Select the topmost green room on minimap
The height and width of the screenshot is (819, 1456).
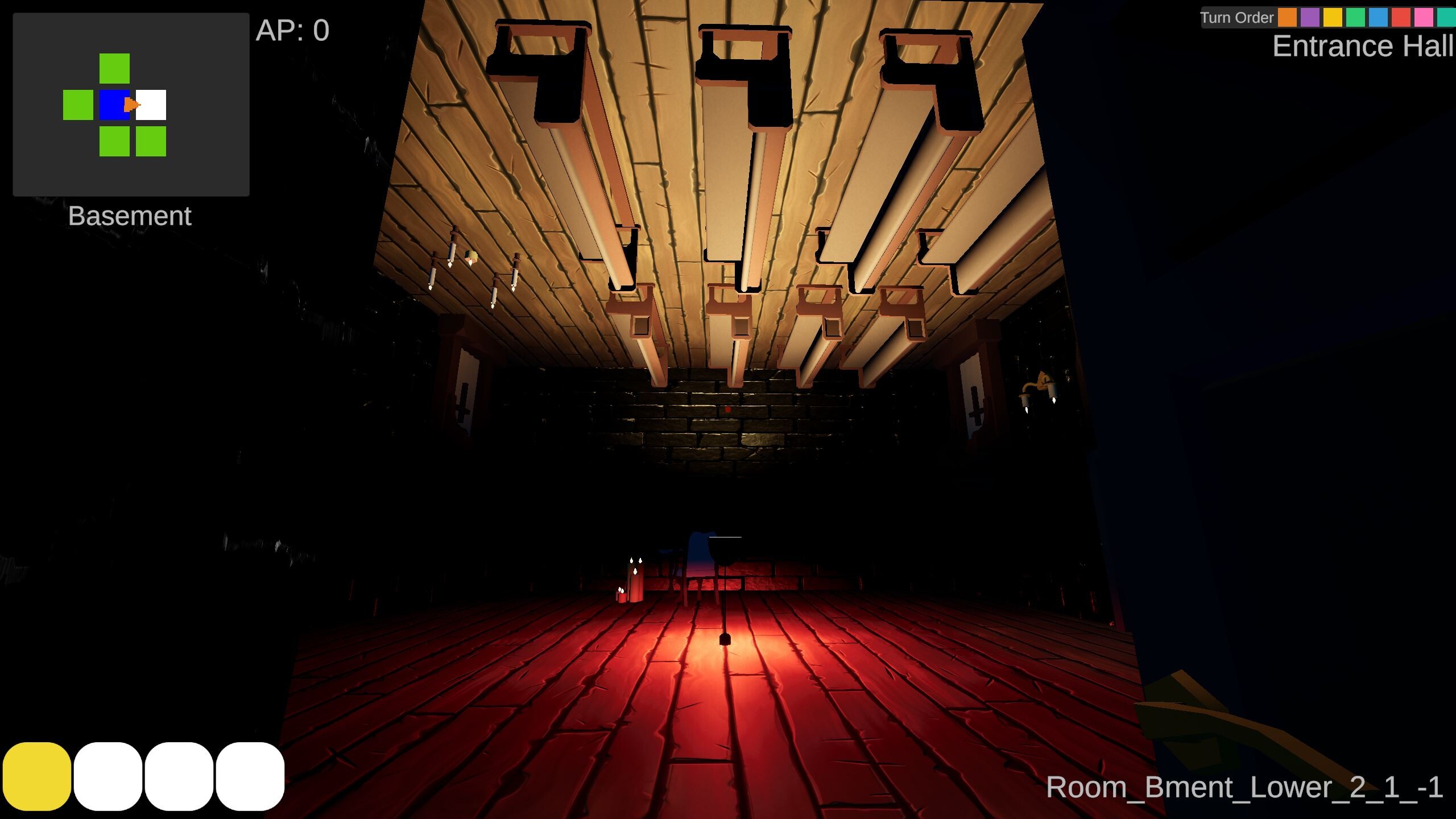tap(113, 67)
